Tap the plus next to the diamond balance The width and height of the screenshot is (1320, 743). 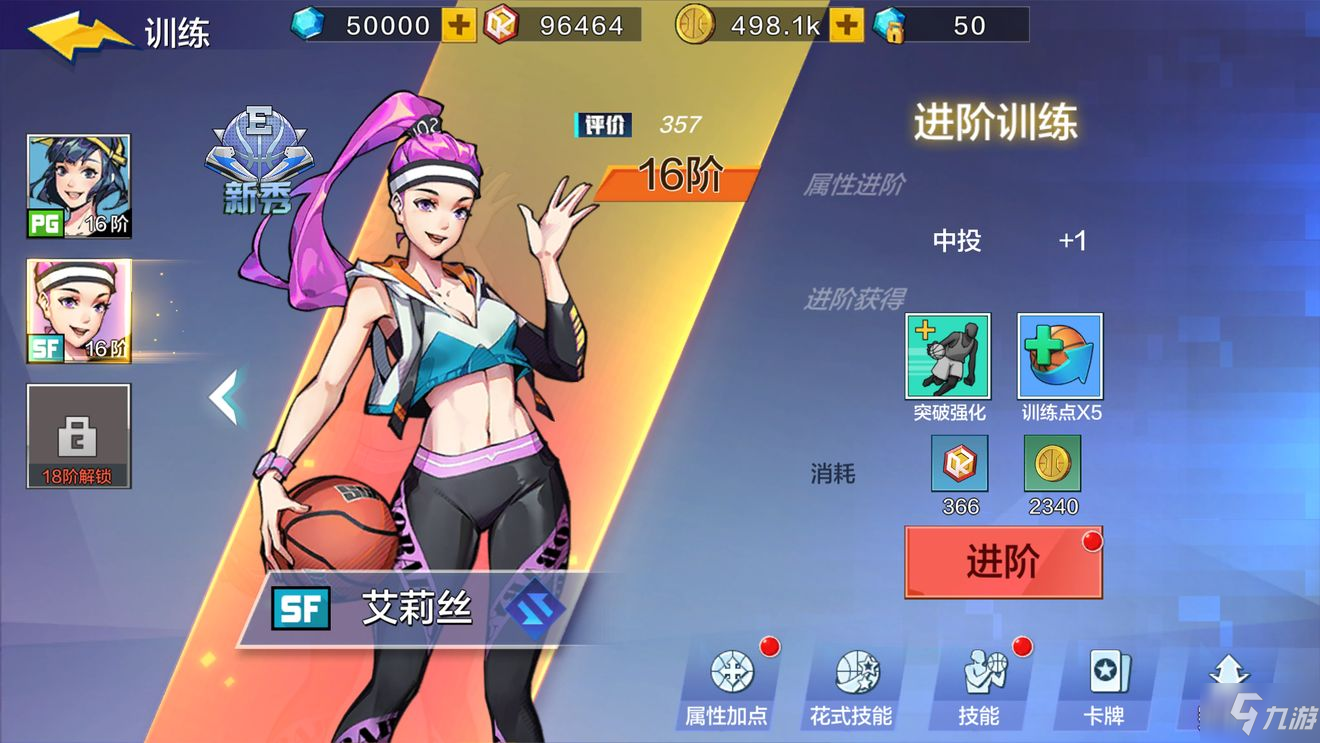pos(460,25)
